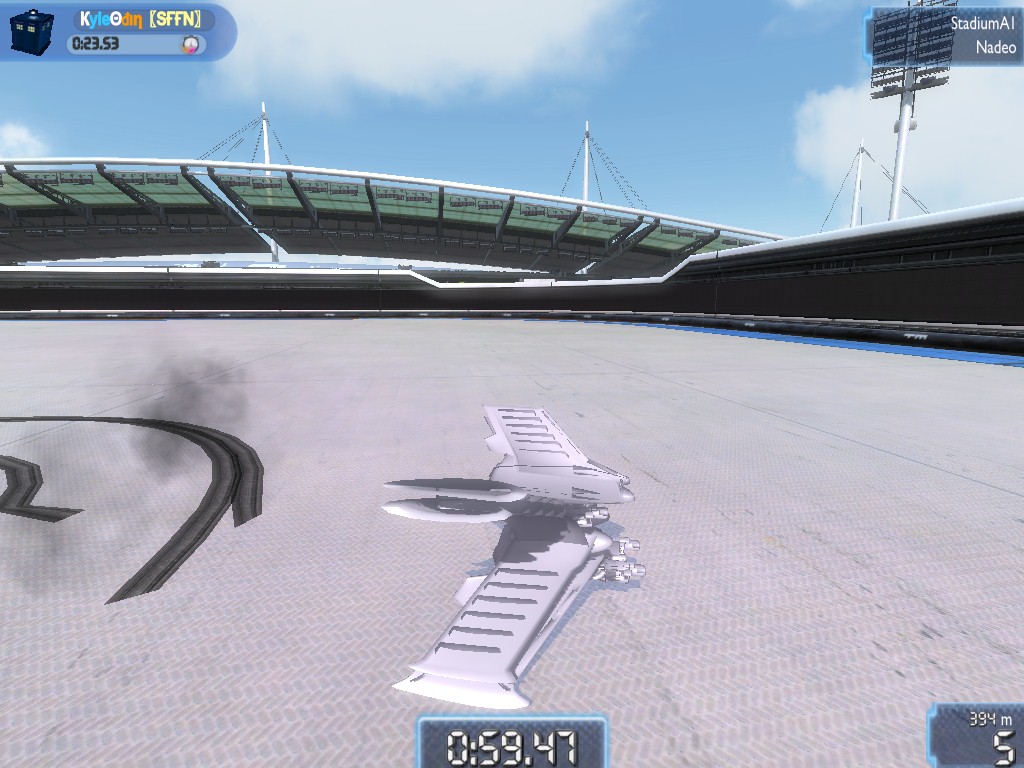Click the blue police box player avatar

coord(30,31)
